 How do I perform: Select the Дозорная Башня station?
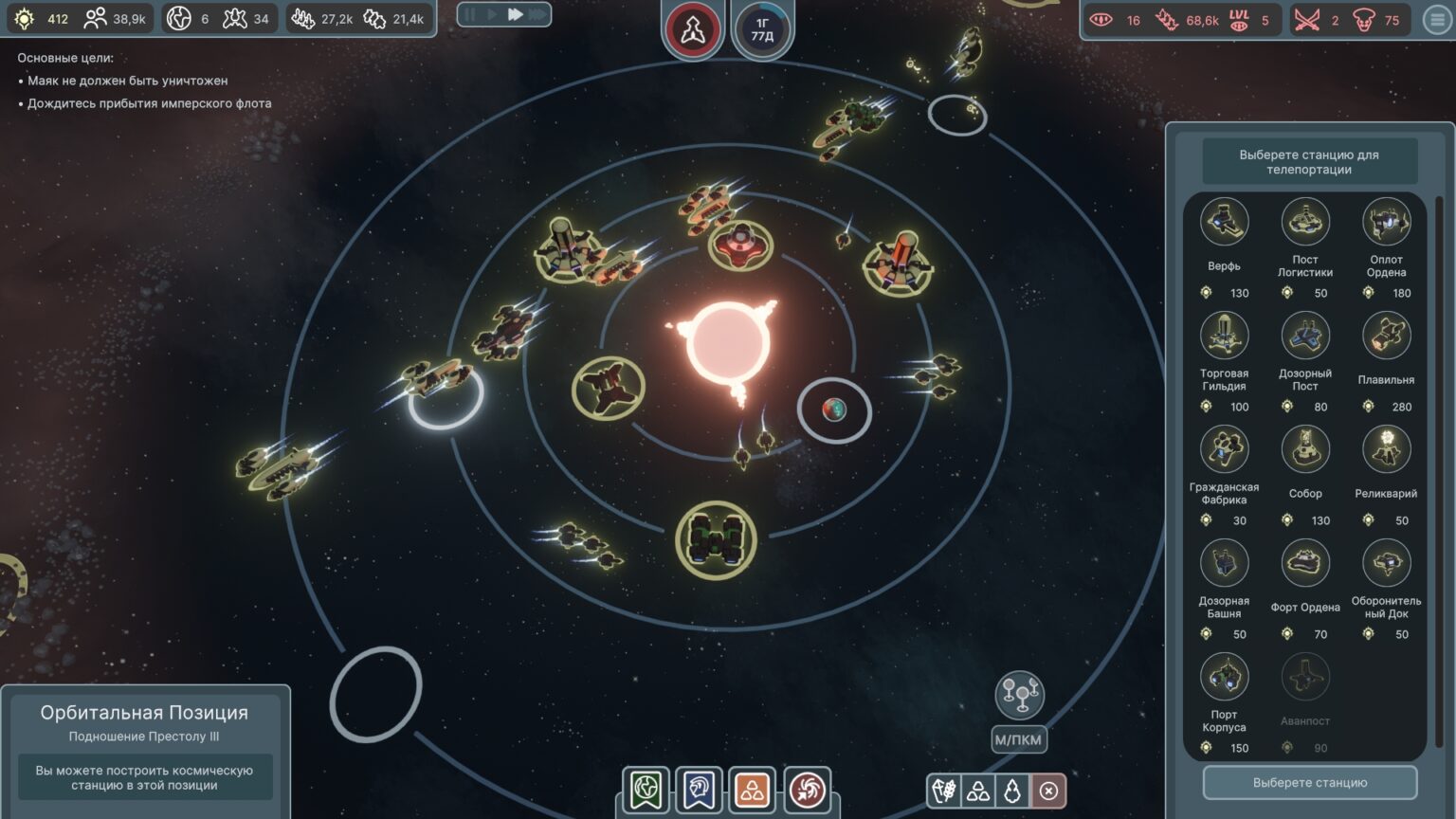[1224, 564]
